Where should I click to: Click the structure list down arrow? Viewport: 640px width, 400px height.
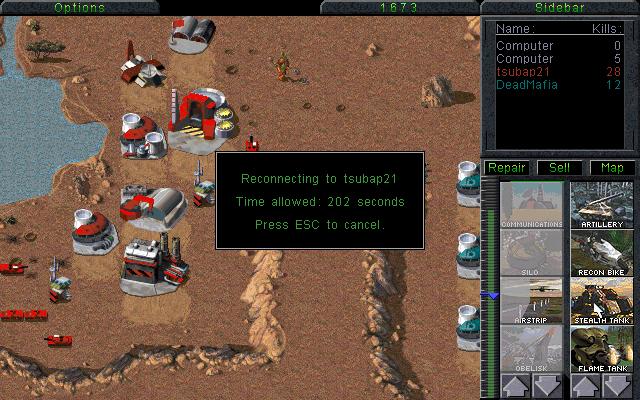click(x=548, y=387)
